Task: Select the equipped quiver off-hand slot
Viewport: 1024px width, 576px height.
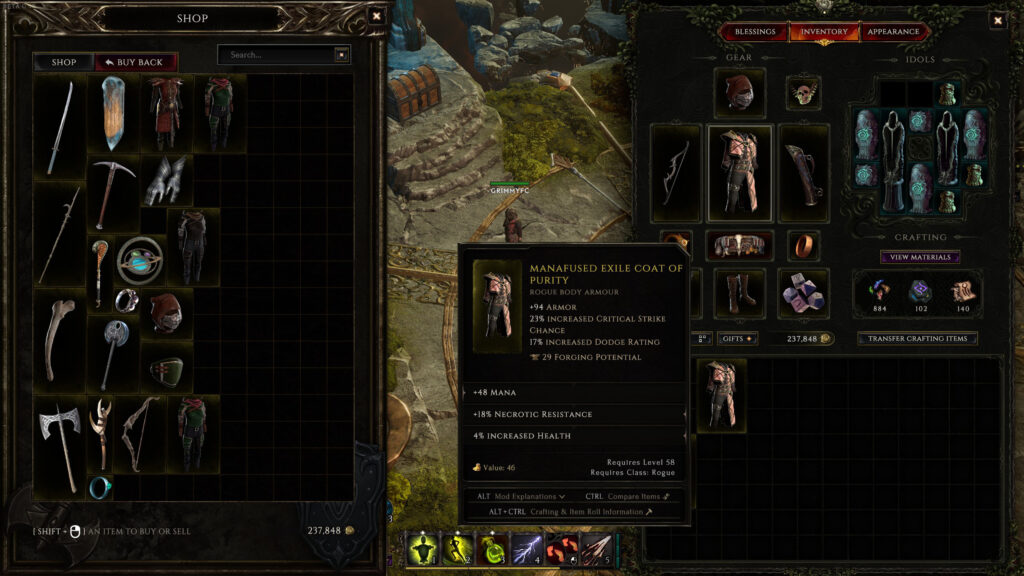Action: click(804, 172)
